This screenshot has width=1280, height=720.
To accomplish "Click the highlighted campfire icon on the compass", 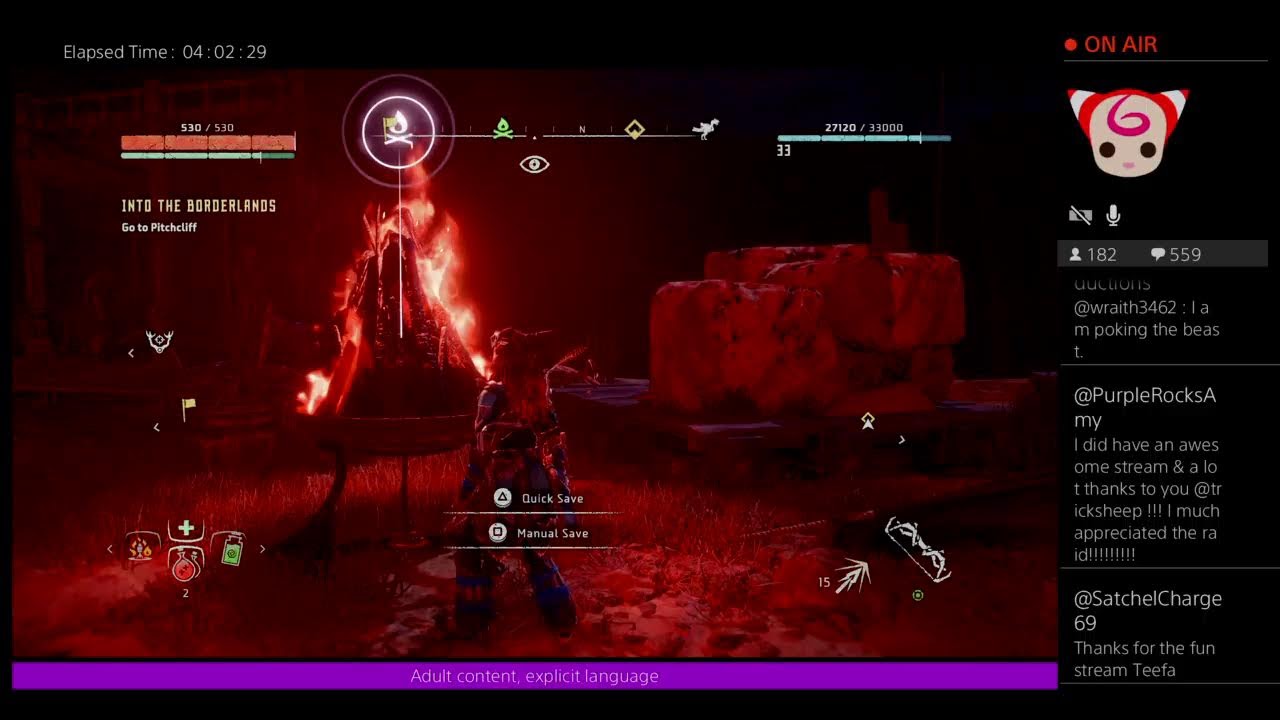I will coord(398,130).
